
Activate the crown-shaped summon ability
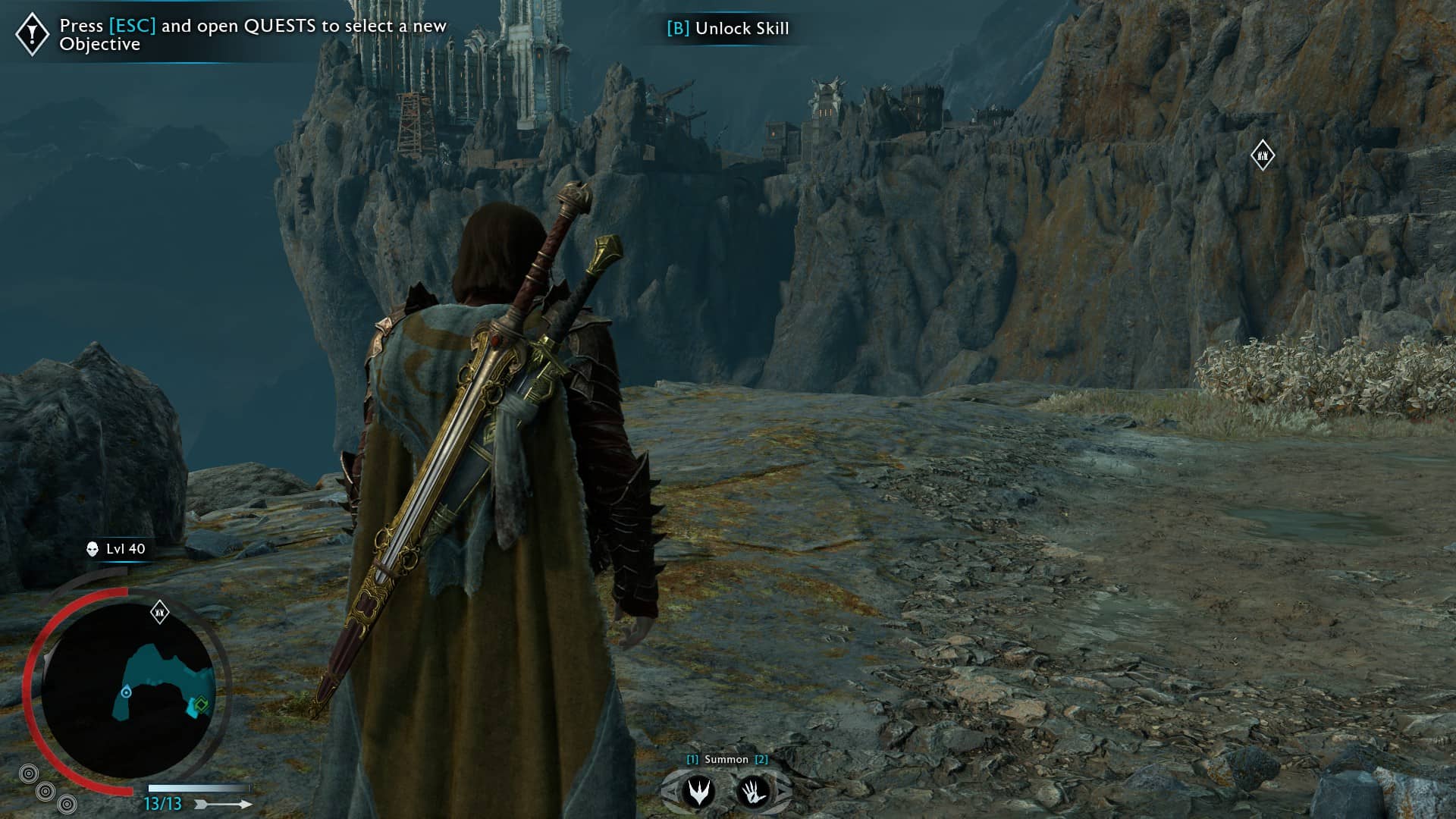(698, 792)
